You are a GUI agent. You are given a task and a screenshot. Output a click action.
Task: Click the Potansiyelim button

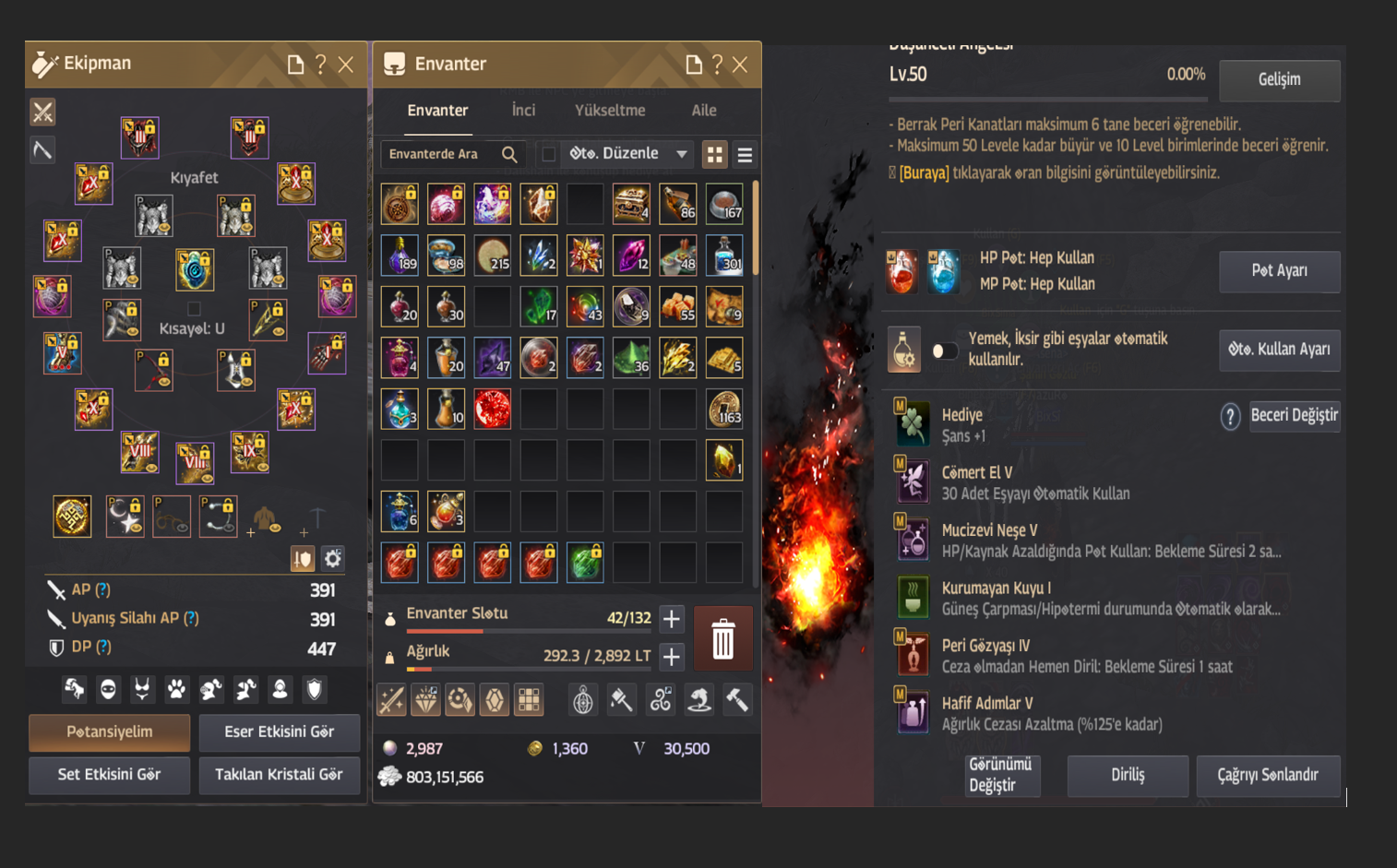click(110, 732)
